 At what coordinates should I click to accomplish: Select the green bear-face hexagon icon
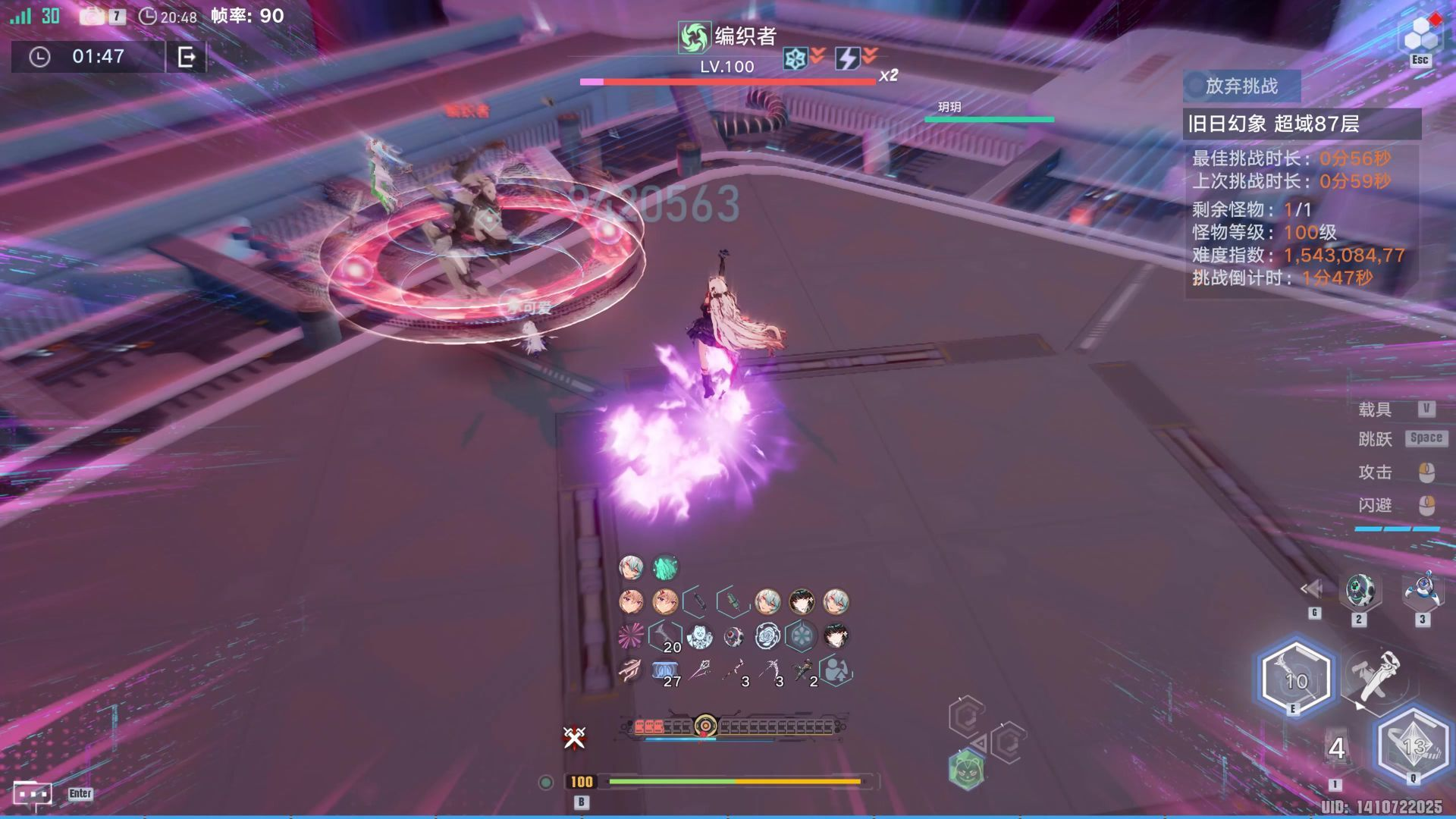pos(966,770)
